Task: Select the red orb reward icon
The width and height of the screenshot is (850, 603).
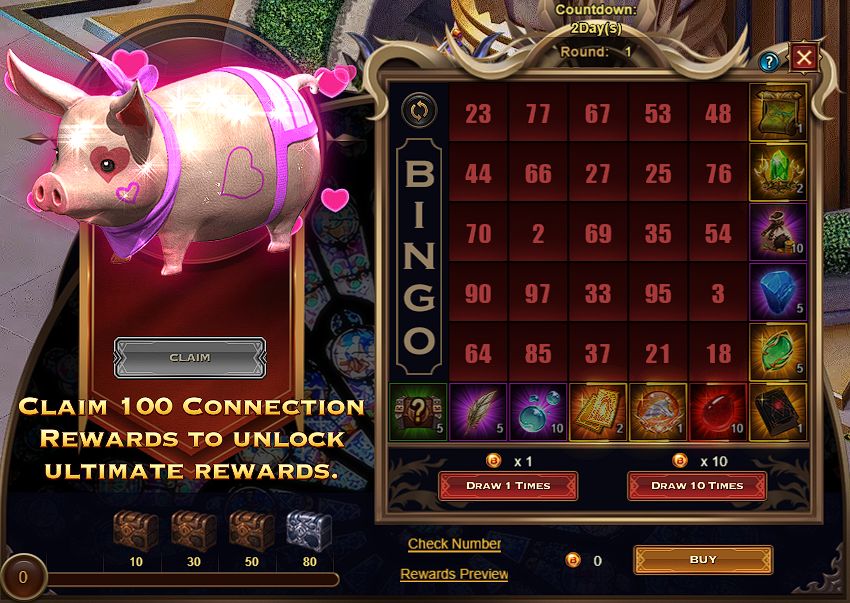Action: tap(718, 412)
